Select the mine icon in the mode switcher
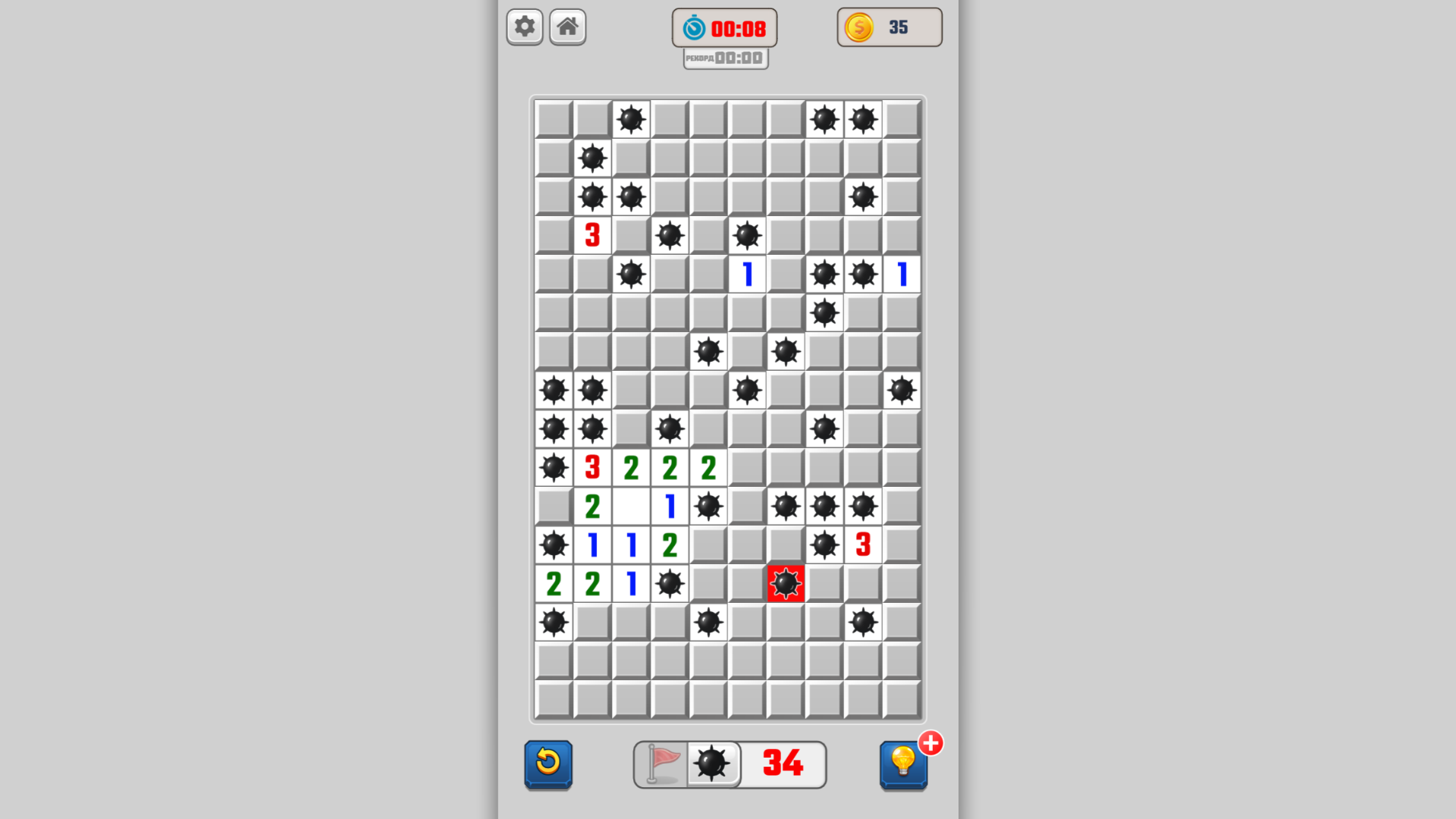 (x=711, y=764)
